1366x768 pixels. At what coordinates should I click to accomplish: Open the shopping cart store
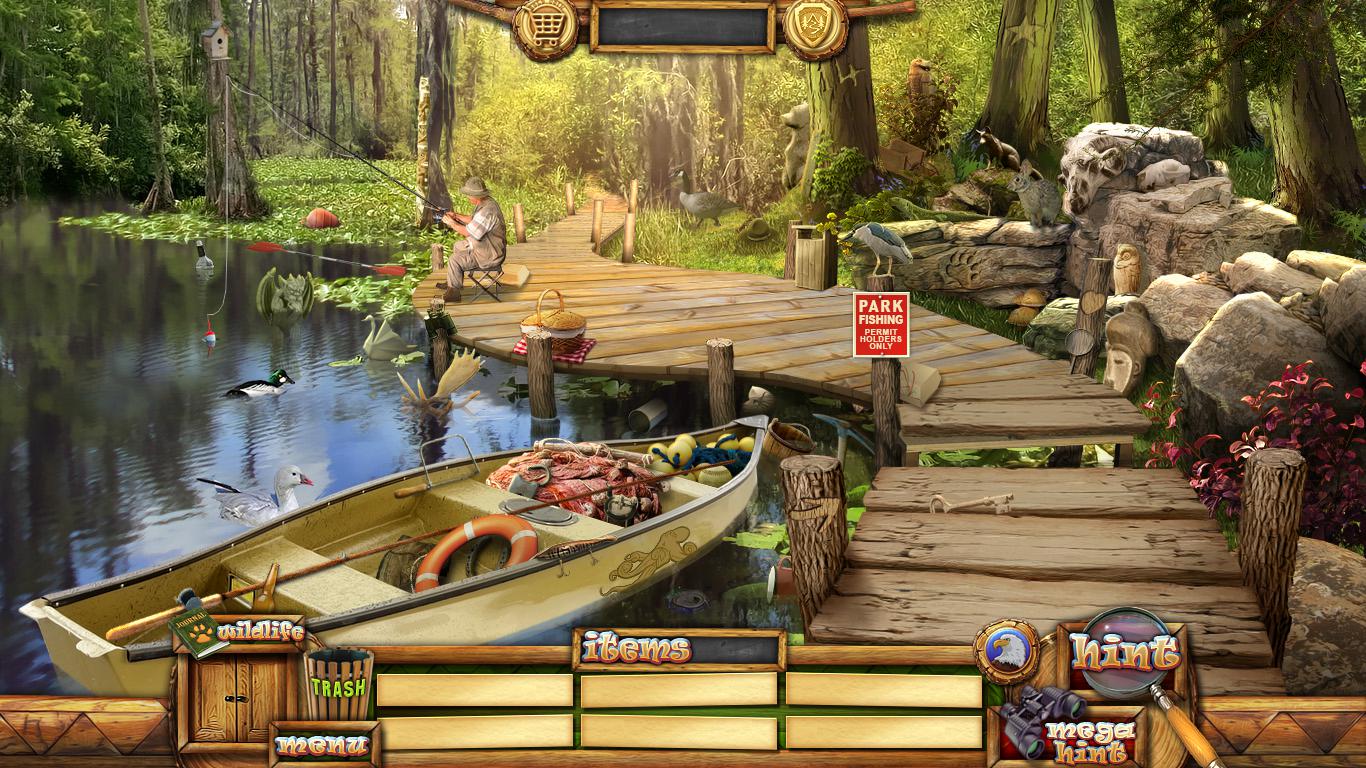click(545, 25)
